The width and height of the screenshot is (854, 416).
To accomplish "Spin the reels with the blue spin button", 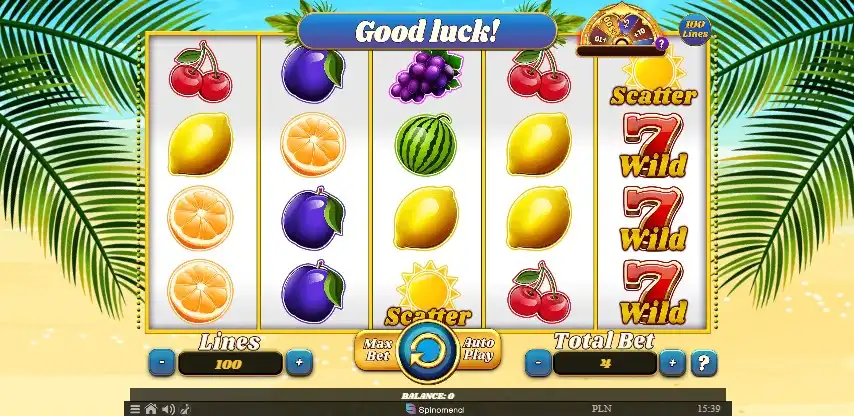I will pyautogui.click(x=428, y=352).
